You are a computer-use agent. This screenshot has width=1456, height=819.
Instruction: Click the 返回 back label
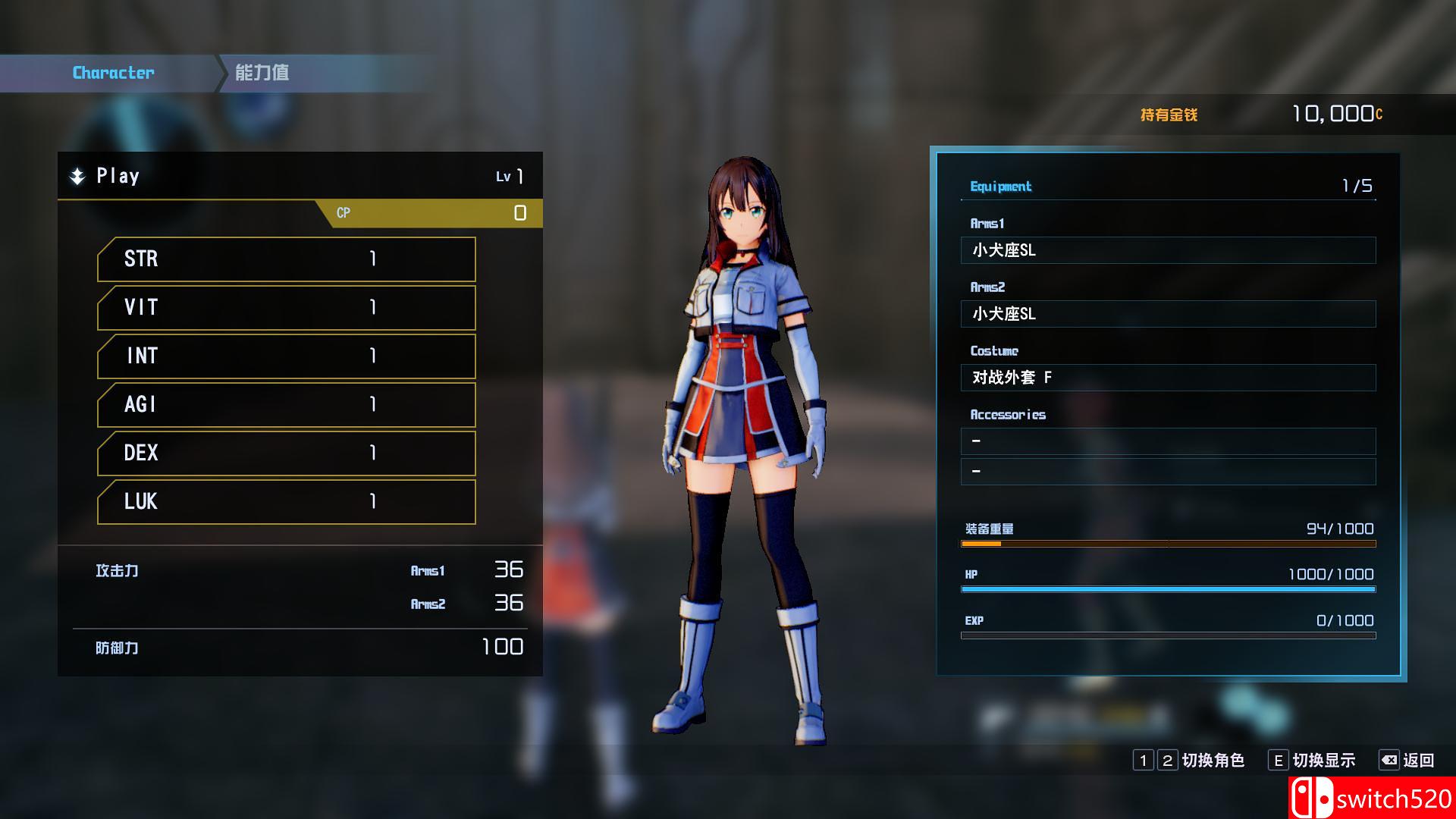(x=1418, y=761)
